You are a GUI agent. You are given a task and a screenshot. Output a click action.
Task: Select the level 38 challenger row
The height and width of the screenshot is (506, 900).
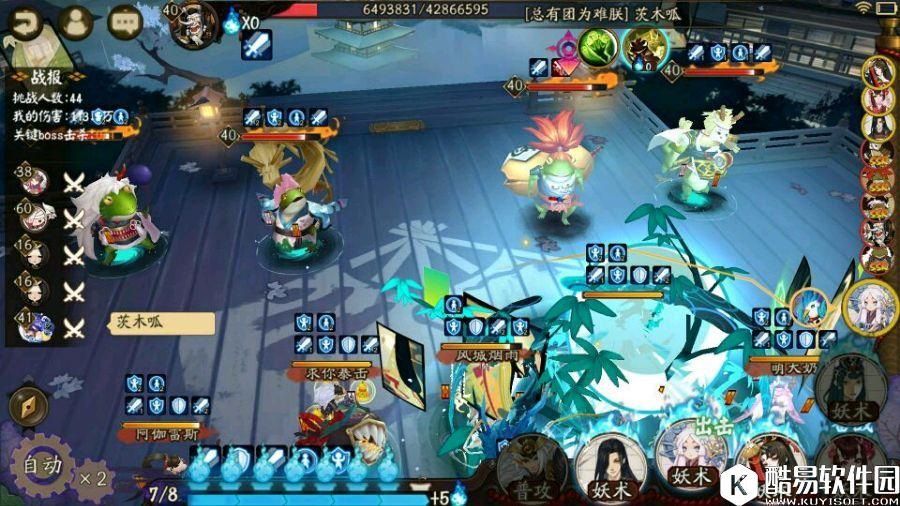[48, 181]
